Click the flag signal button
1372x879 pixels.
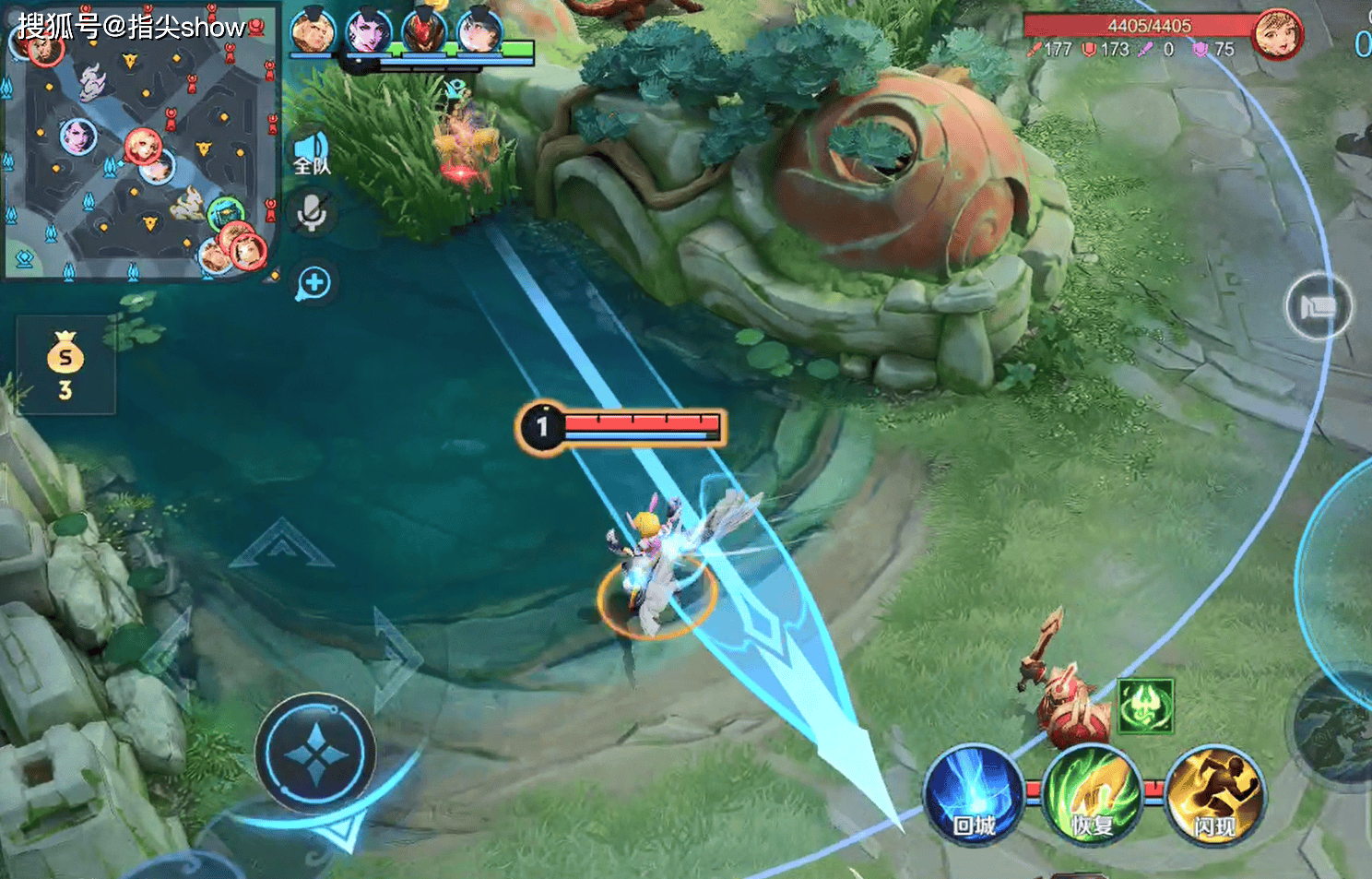click(x=1319, y=307)
